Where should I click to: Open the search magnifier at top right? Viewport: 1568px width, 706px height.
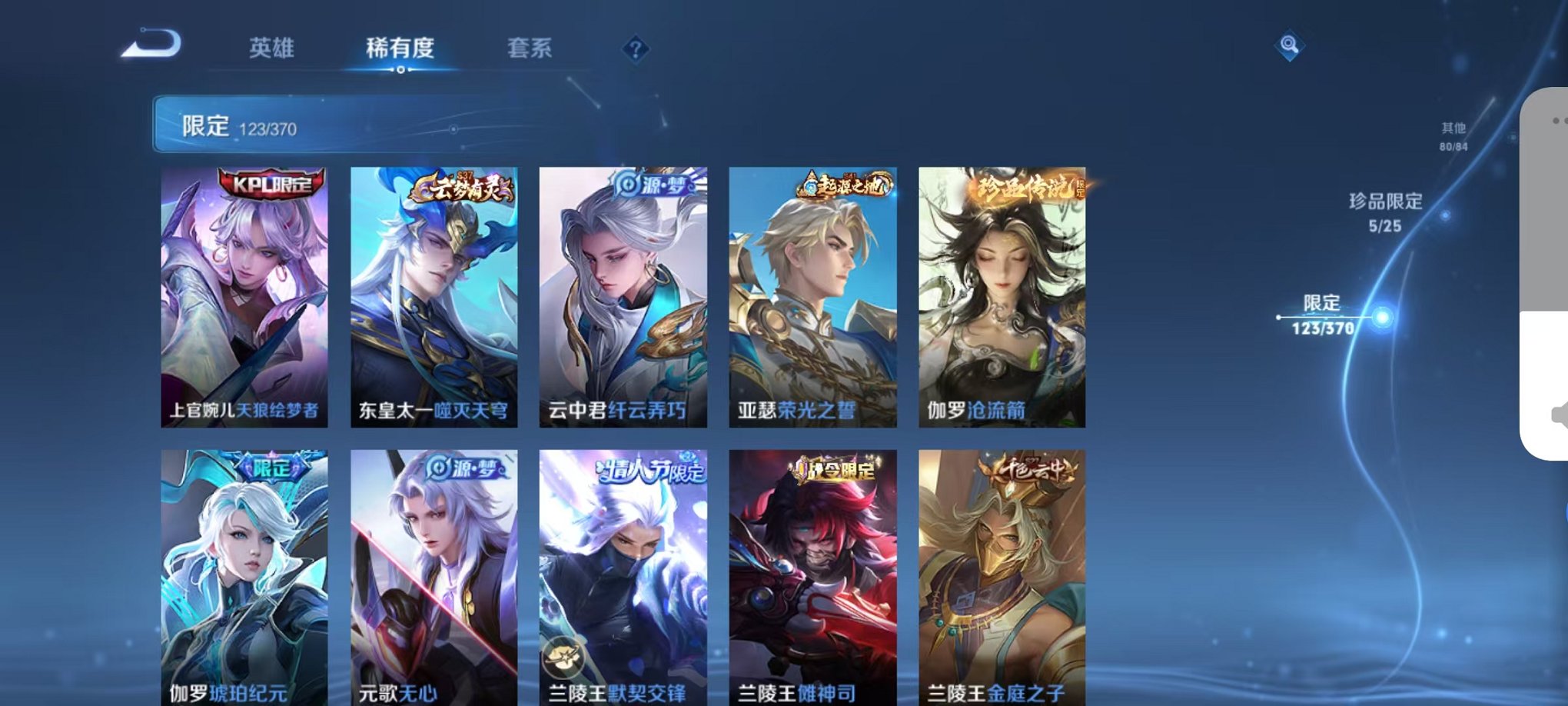[1288, 46]
